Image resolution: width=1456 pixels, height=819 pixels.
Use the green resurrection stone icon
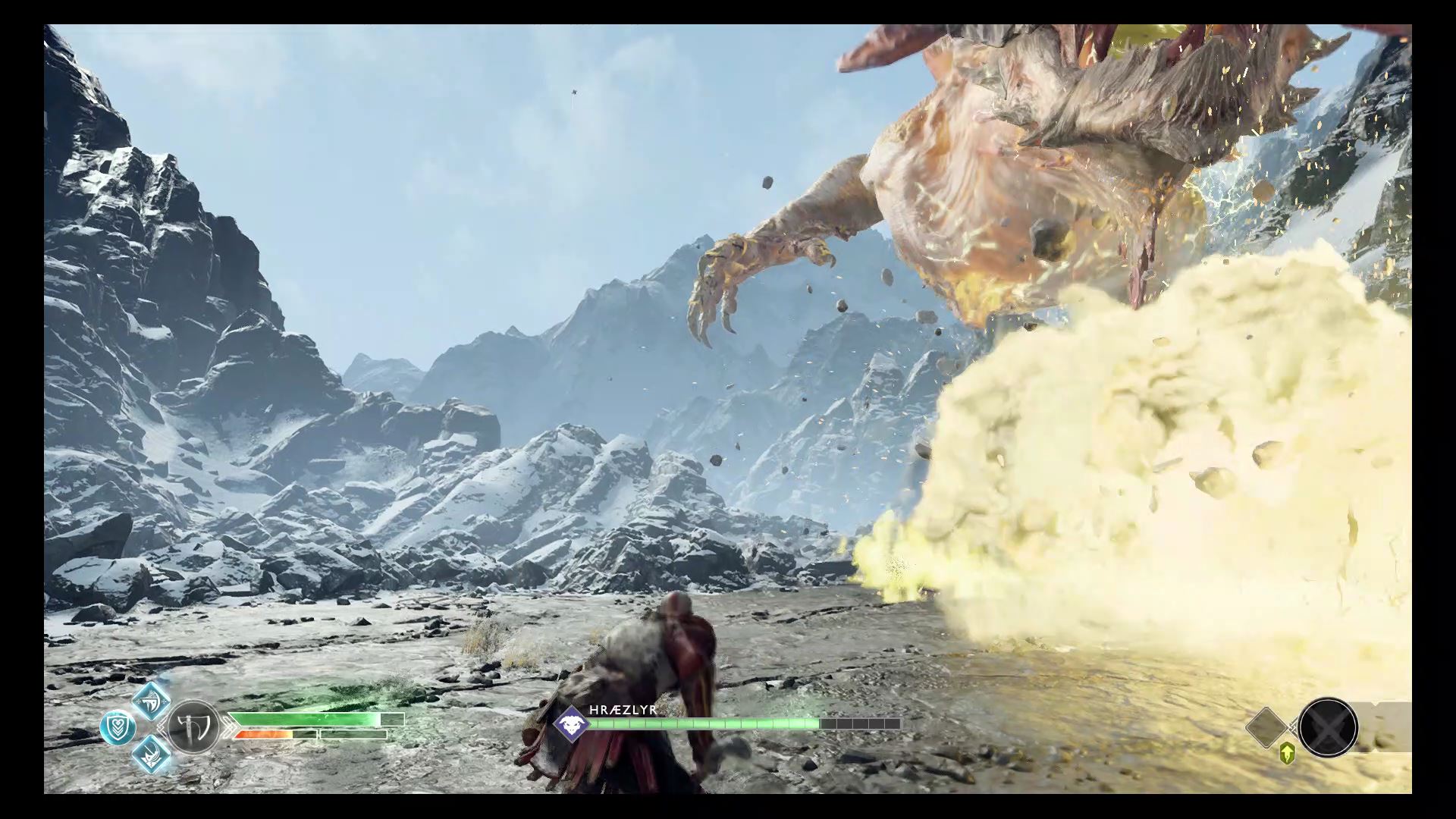(1286, 755)
